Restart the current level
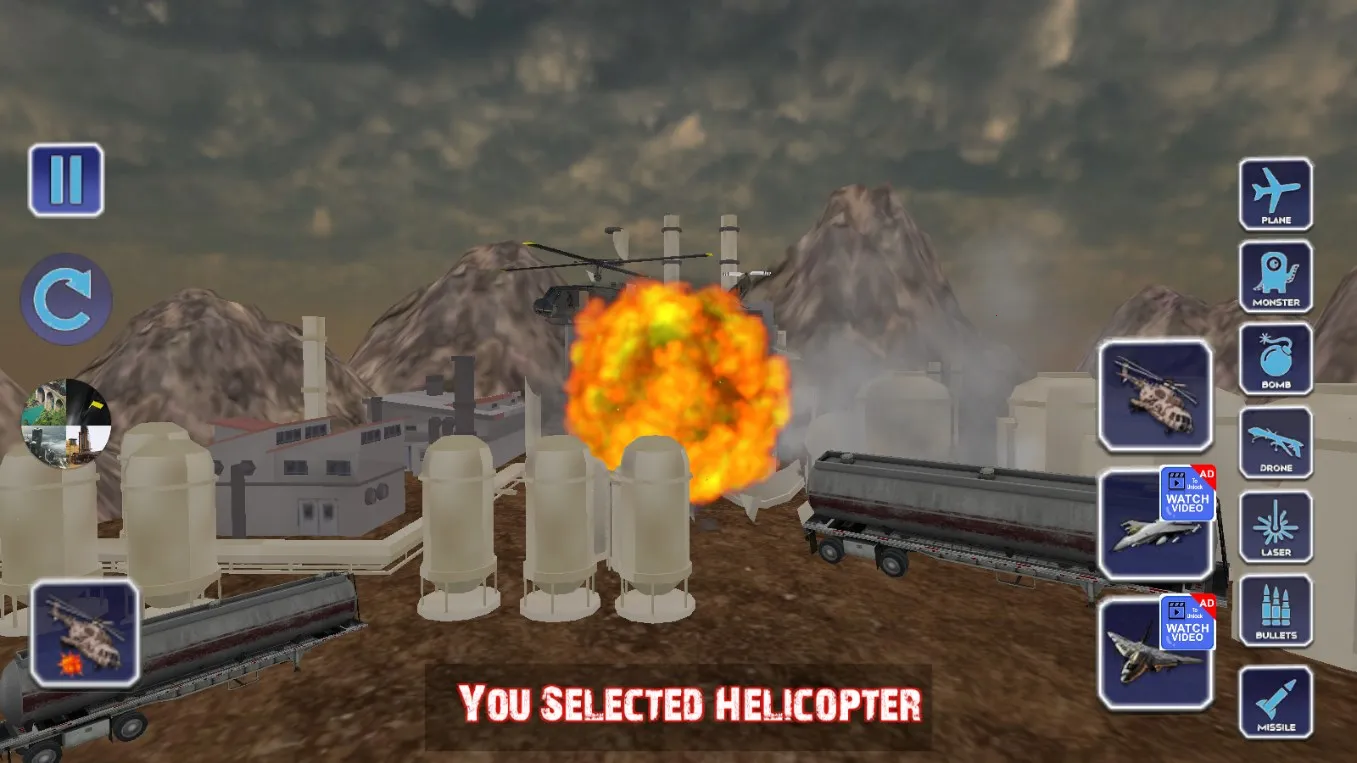The image size is (1357, 763). coord(65,299)
